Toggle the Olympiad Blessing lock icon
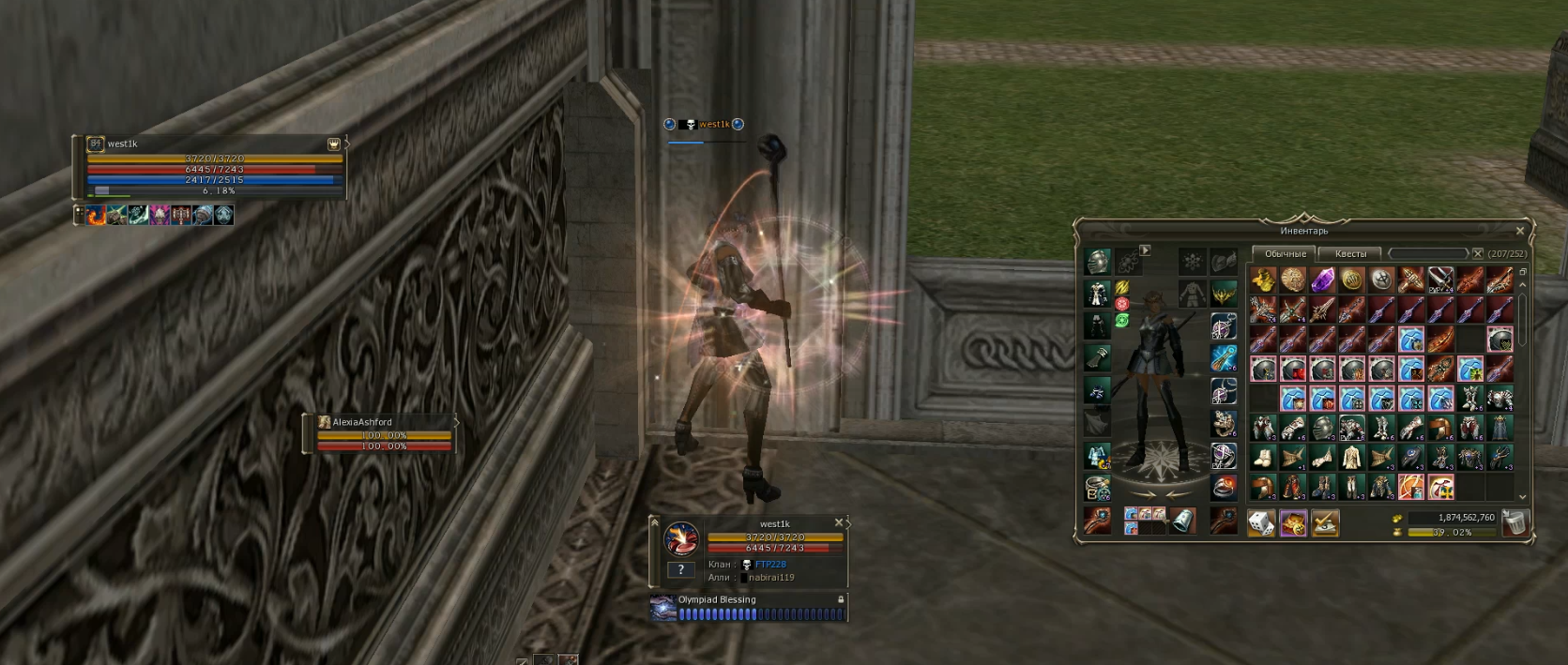Viewport: 1568px width, 665px height. click(x=841, y=599)
